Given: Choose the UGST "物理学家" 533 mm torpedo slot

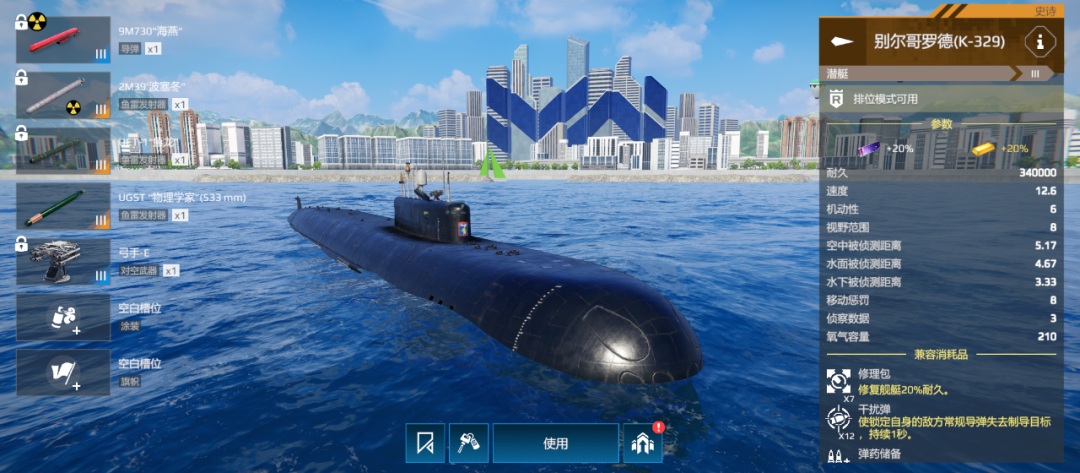Looking at the screenshot, I should point(63,207).
